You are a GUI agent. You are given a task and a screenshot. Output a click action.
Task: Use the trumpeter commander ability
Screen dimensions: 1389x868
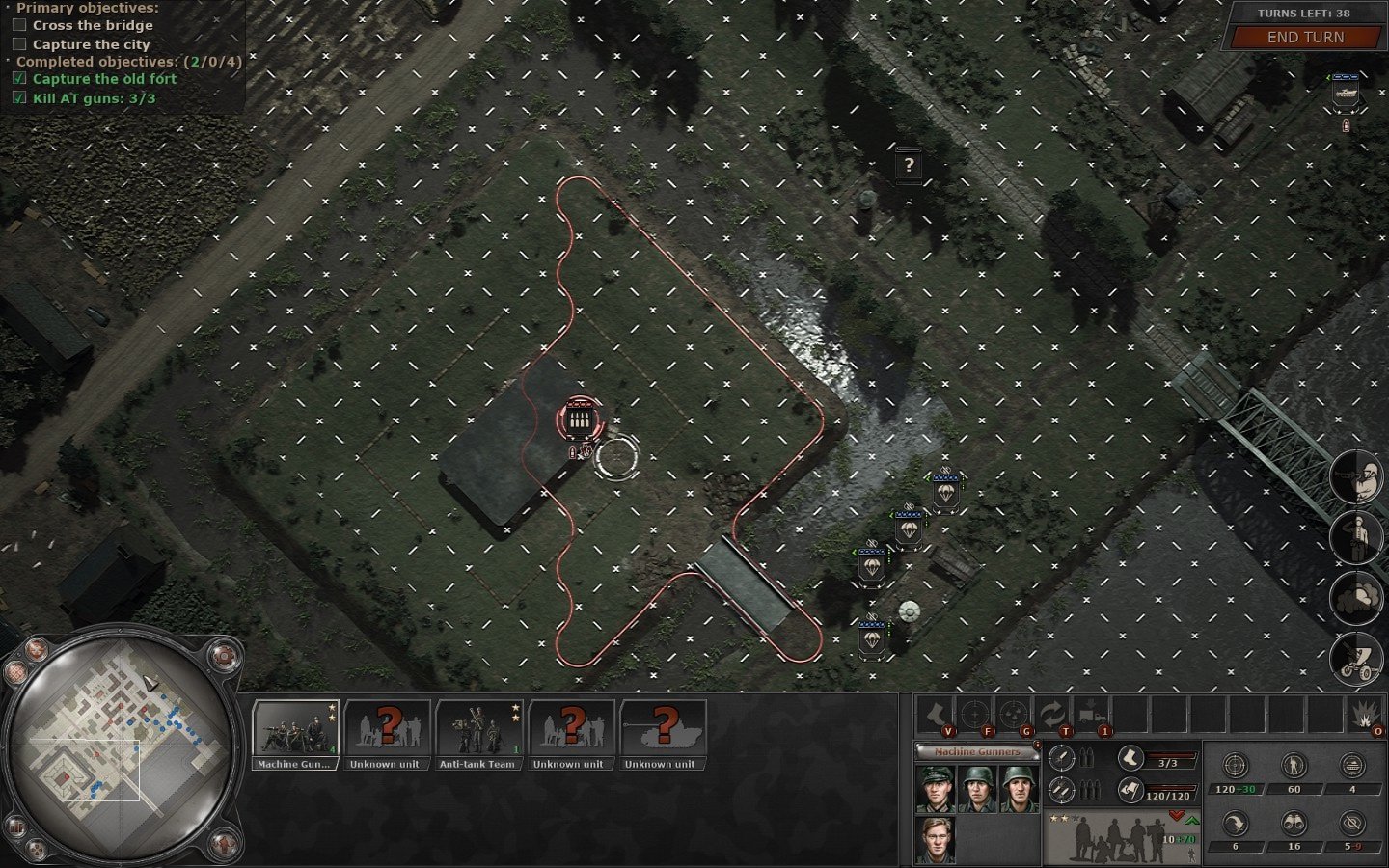[x=1357, y=476]
